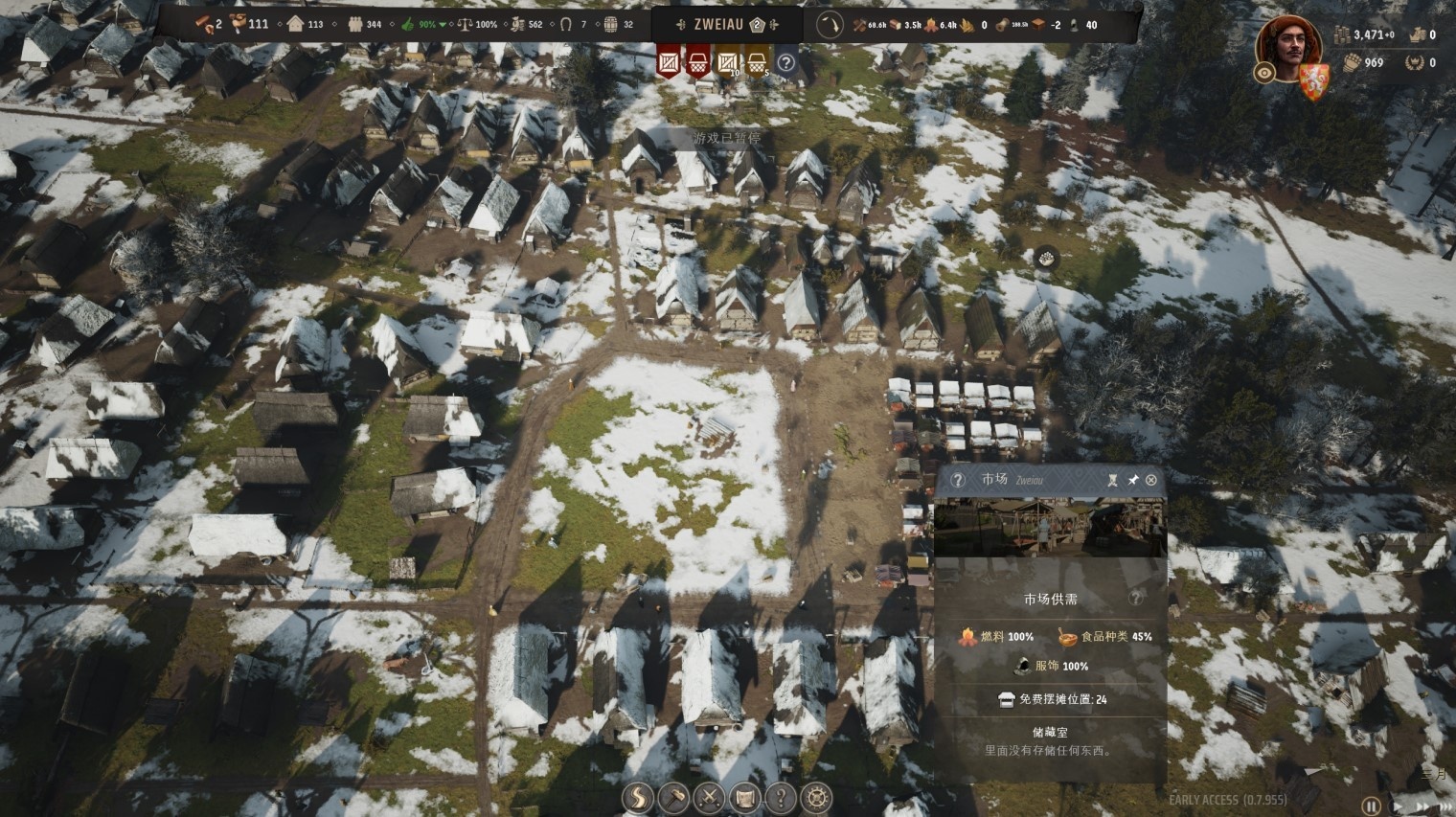The width and height of the screenshot is (1456, 817).
Task: Open the help question mark in bottom toolbar
Action: [x=781, y=797]
